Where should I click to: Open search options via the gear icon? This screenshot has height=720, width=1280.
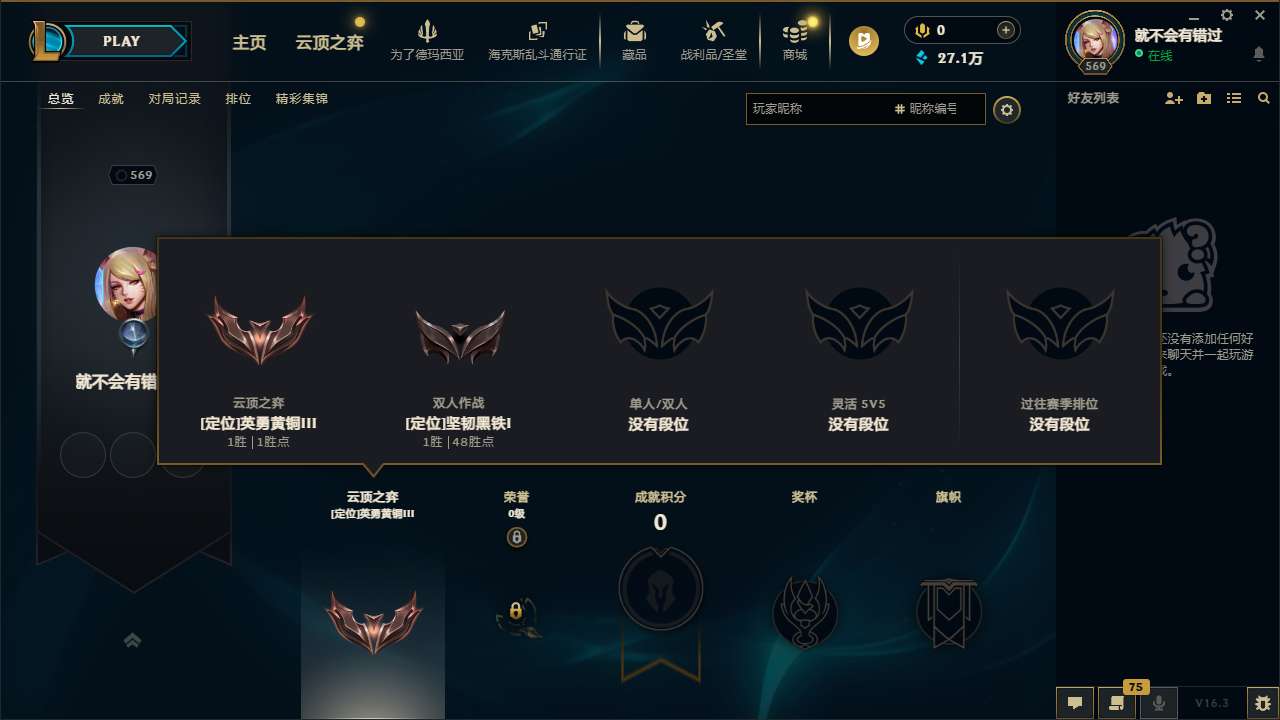(1007, 110)
